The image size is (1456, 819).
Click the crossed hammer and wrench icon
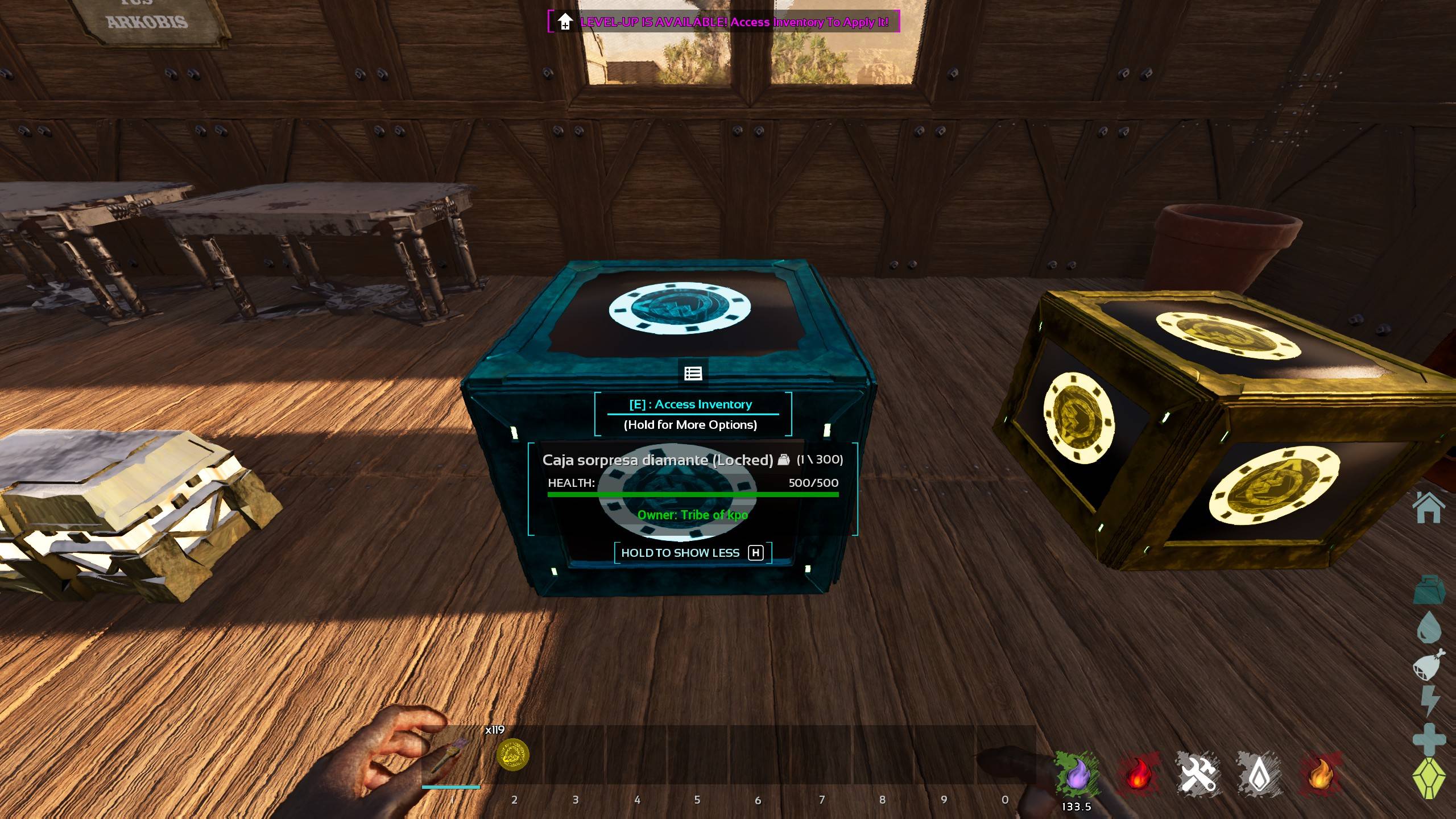[1198, 775]
